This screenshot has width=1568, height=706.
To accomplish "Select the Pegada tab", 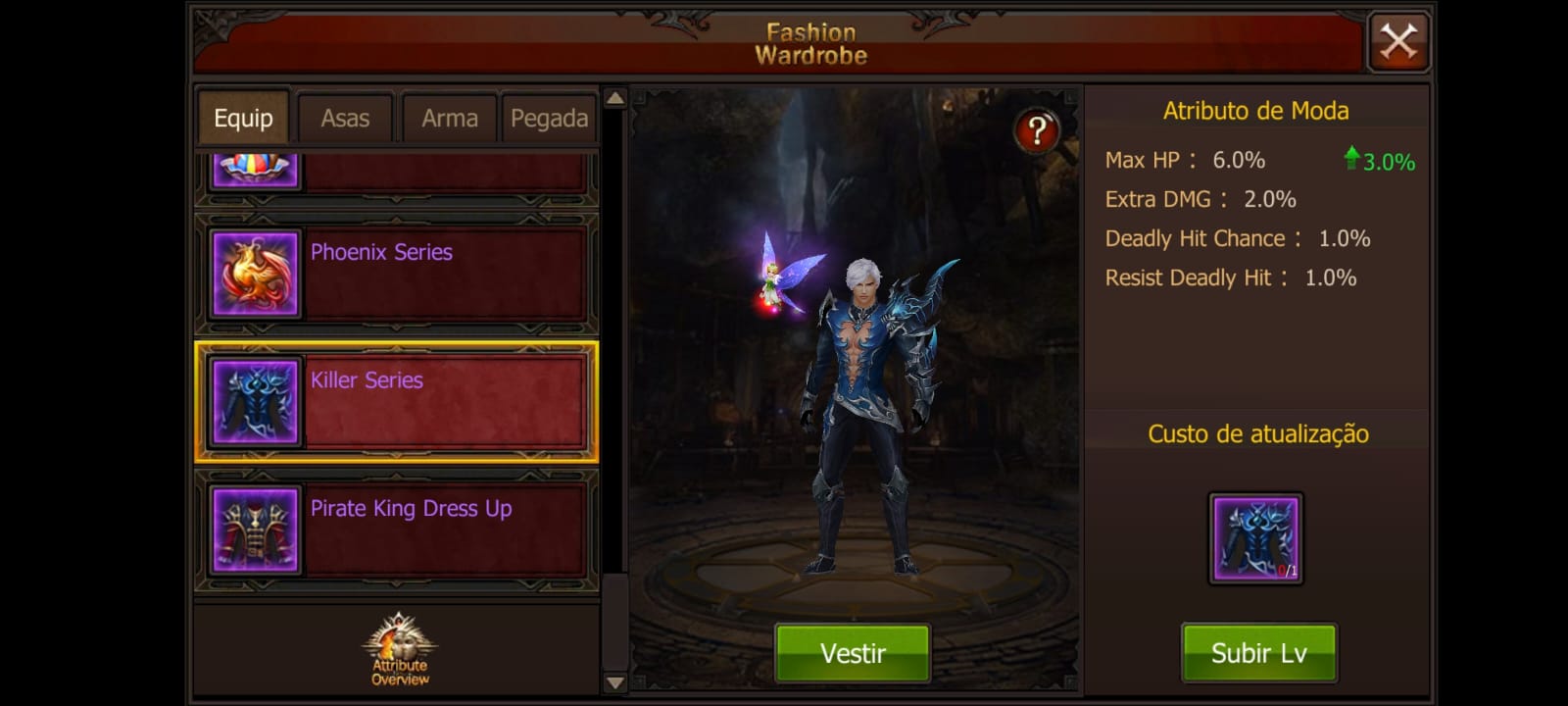I will [549, 119].
